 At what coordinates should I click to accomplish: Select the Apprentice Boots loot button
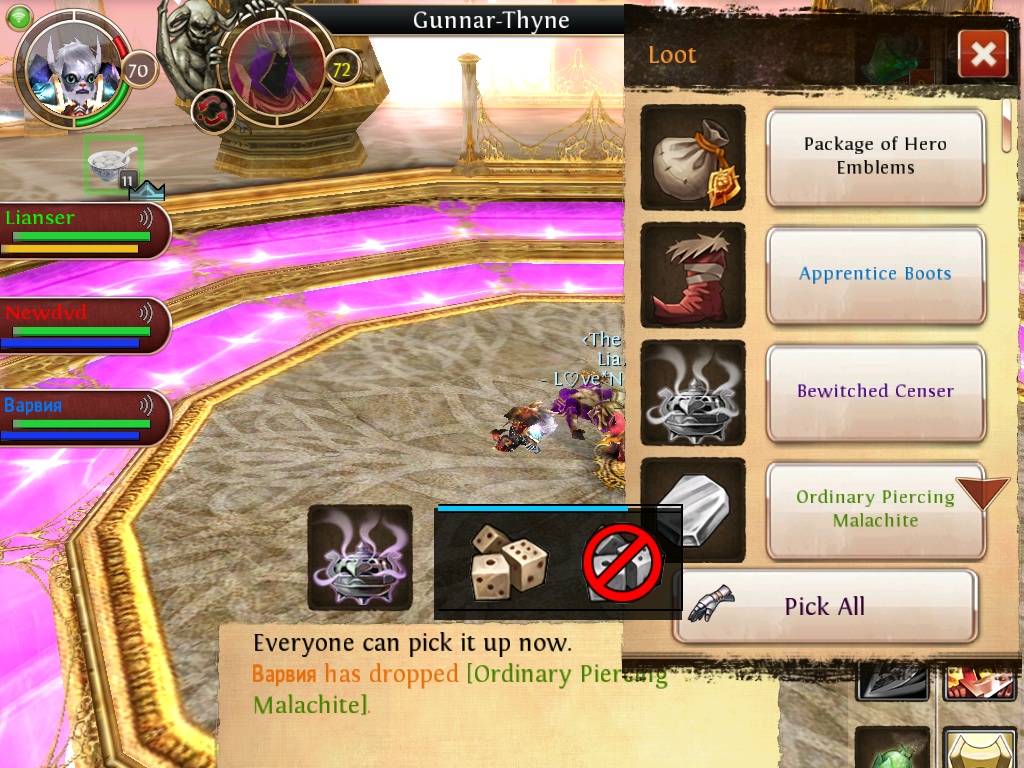[x=875, y=274]
